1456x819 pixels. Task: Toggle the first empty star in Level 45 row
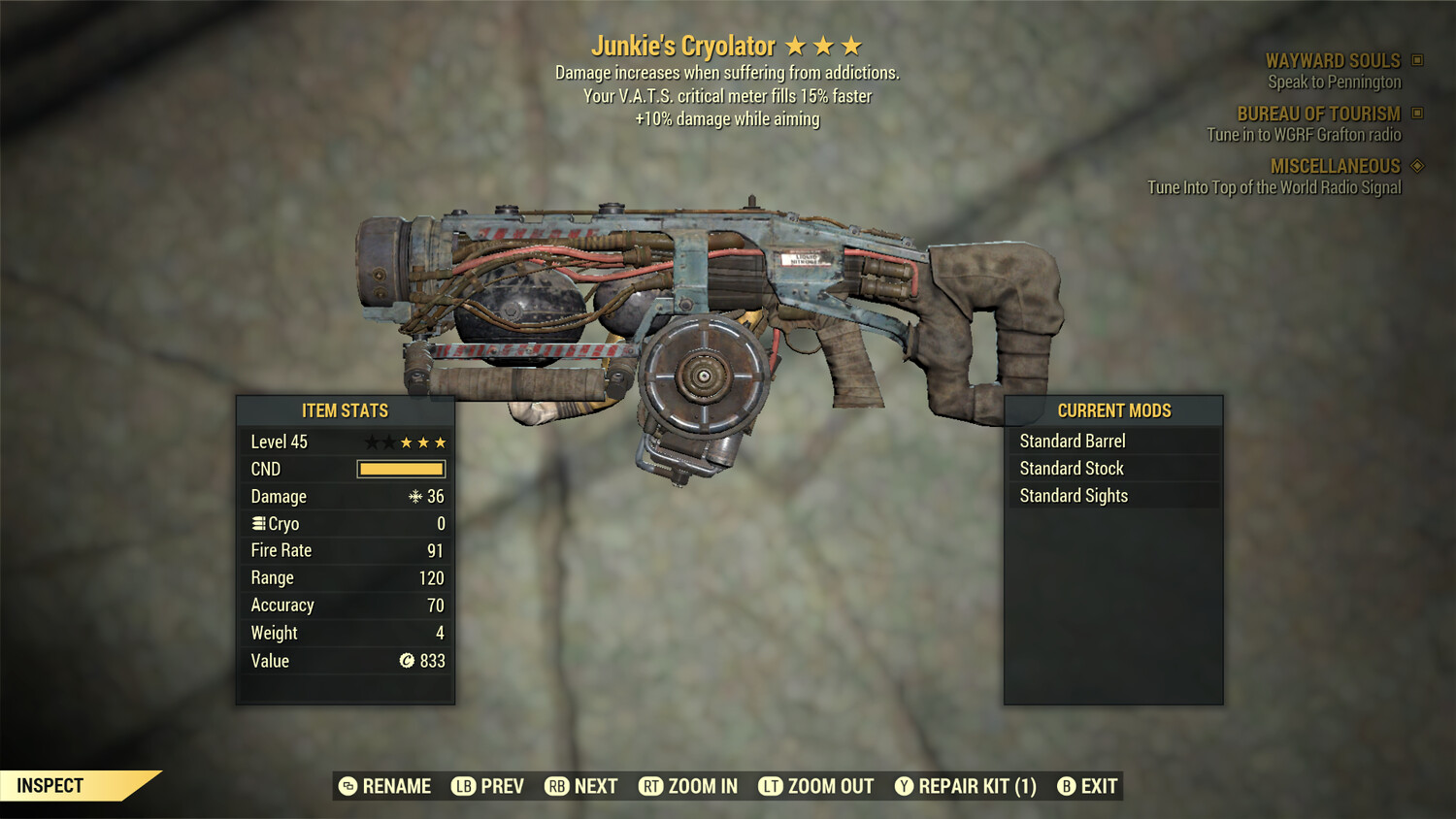pos(370,442)
